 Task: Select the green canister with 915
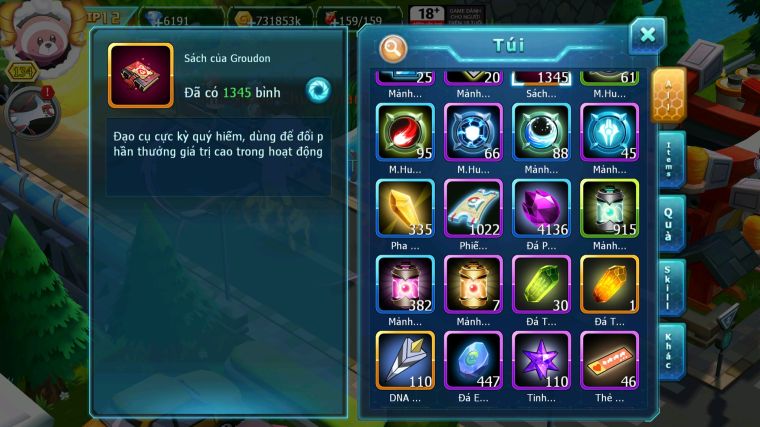609,208
